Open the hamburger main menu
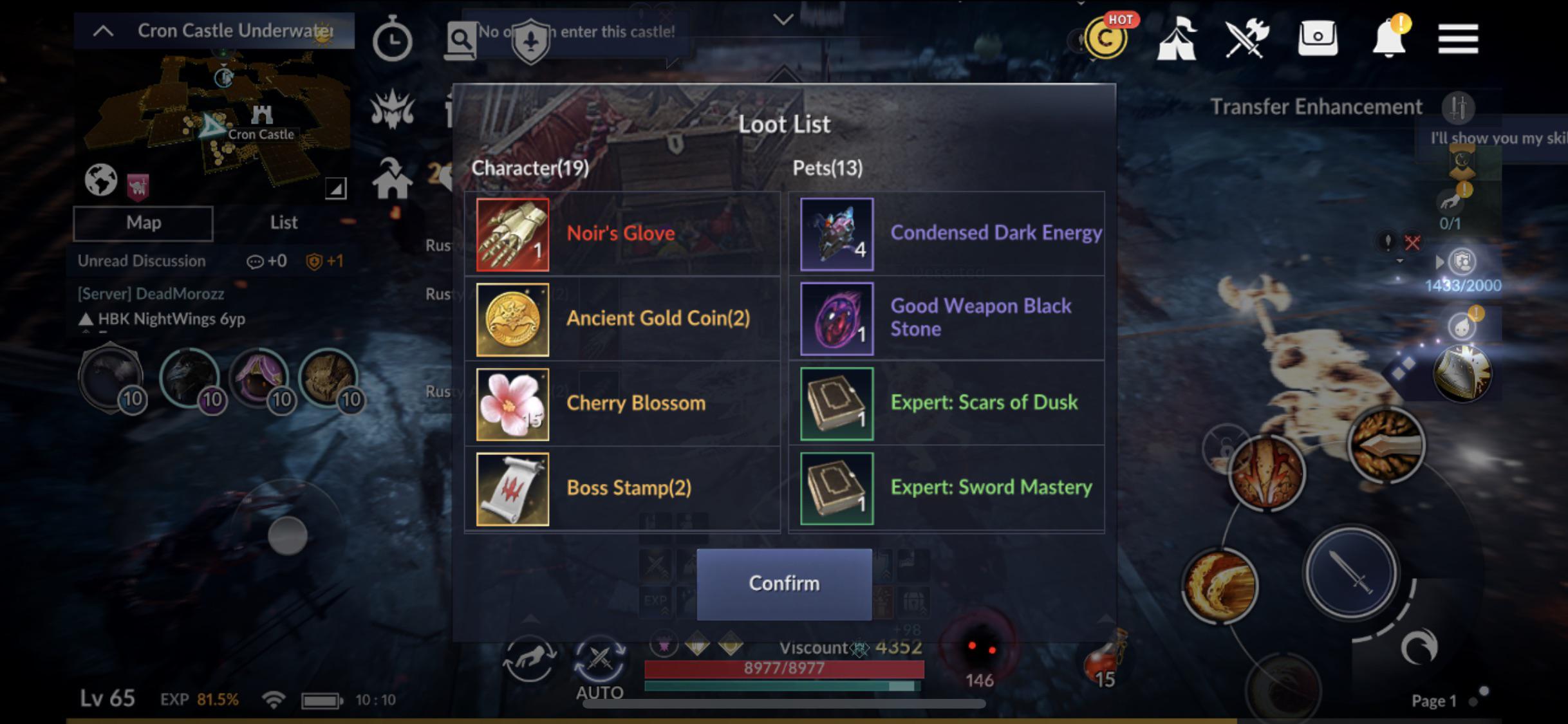Screen dimensions: 1568x724 pos(1458,37)
